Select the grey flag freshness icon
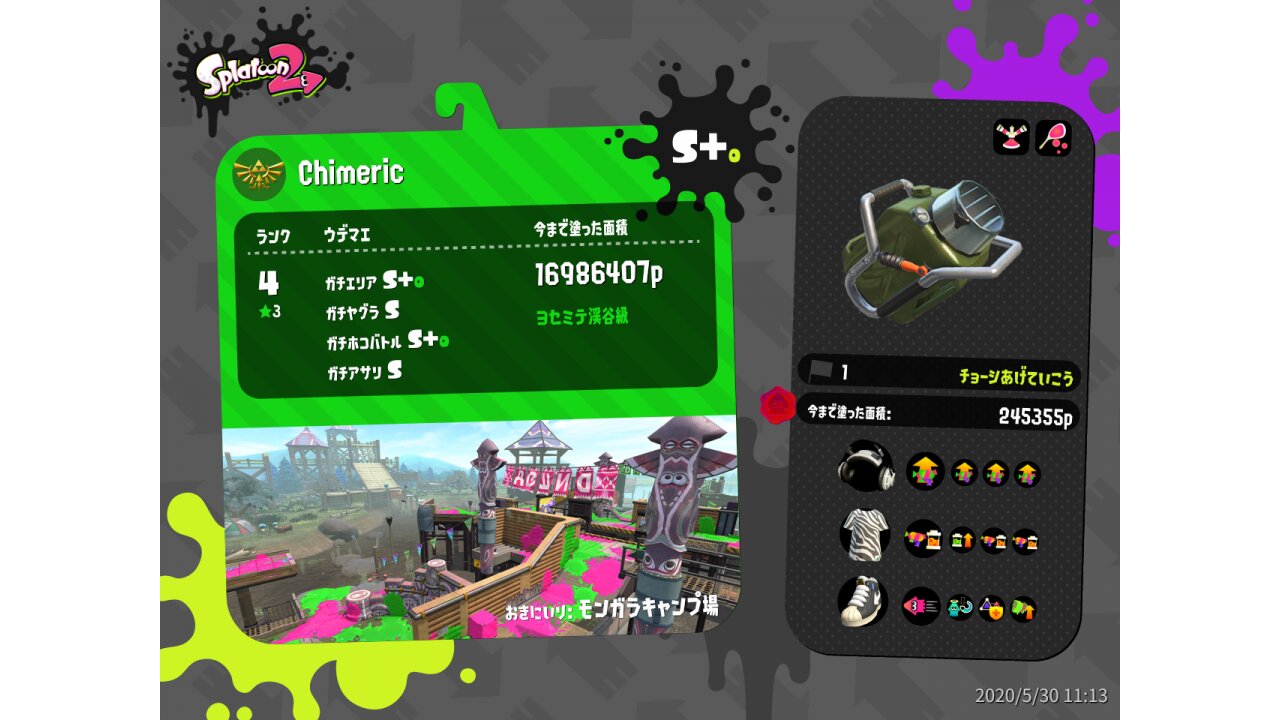The image size is (1280, 720). [821, 371]
